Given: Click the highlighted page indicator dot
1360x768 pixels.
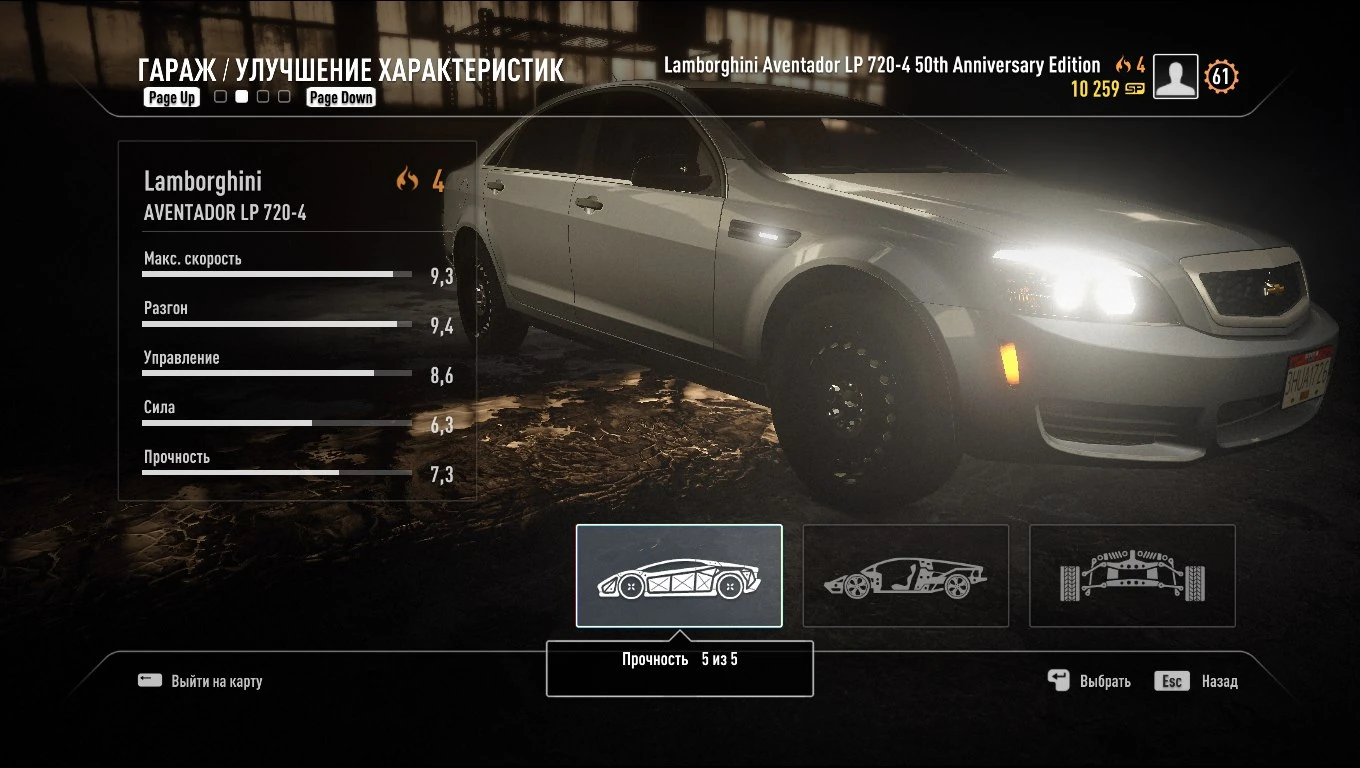Looking at the screenshot, I should coord(241,97).
